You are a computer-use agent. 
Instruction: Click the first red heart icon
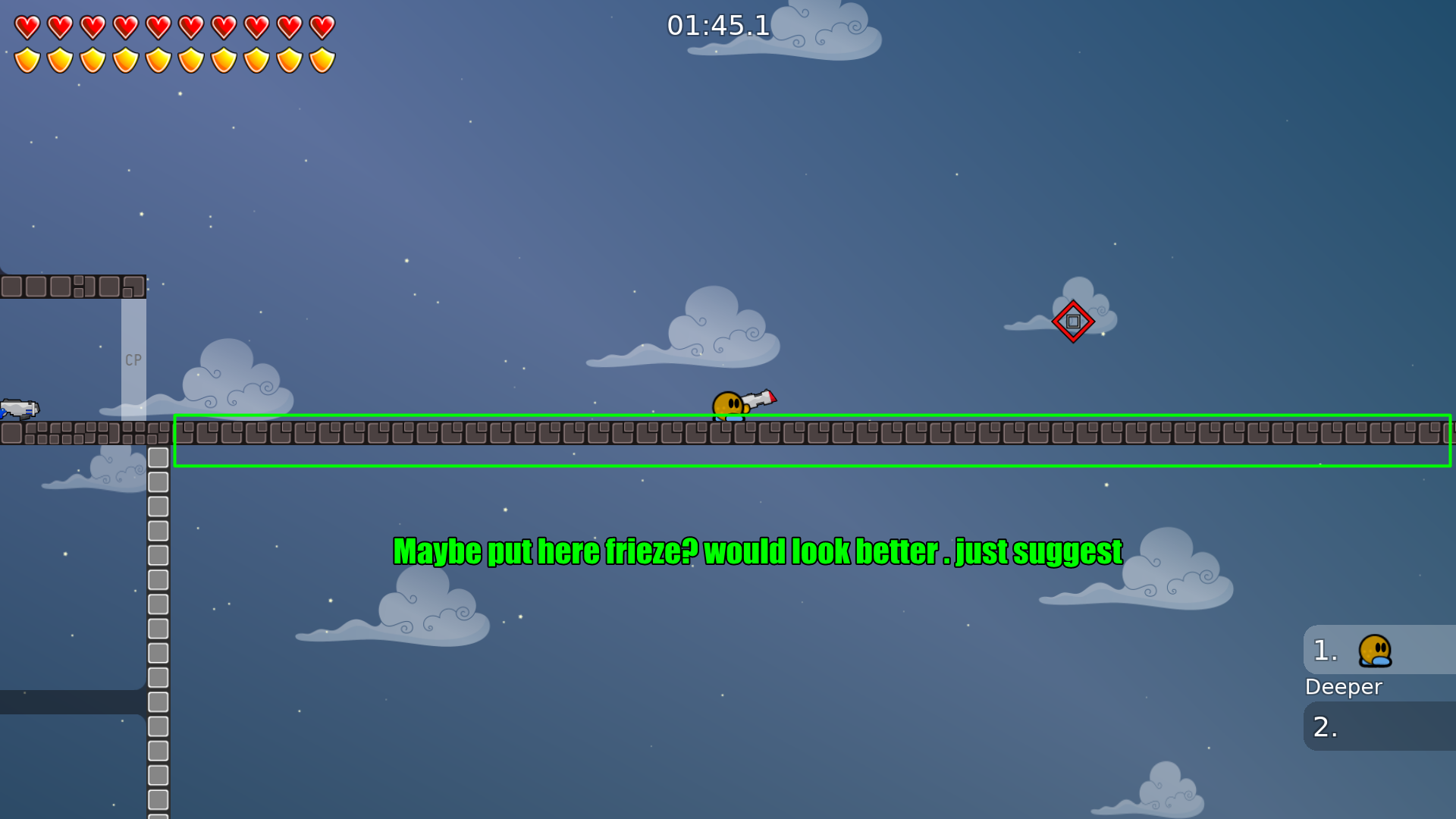click(x=27, y=26)
